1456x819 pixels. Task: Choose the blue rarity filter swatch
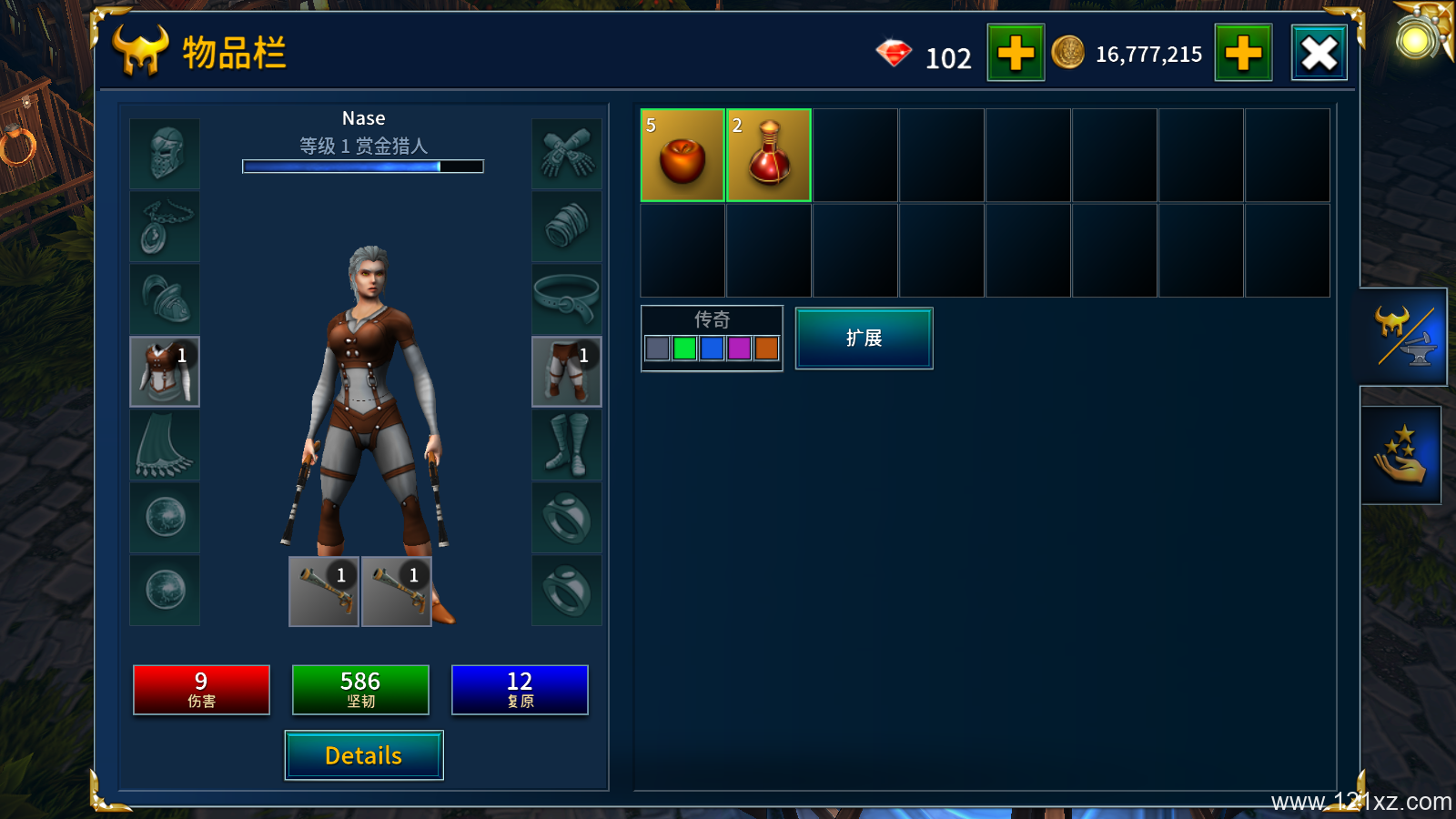point(713,348)
